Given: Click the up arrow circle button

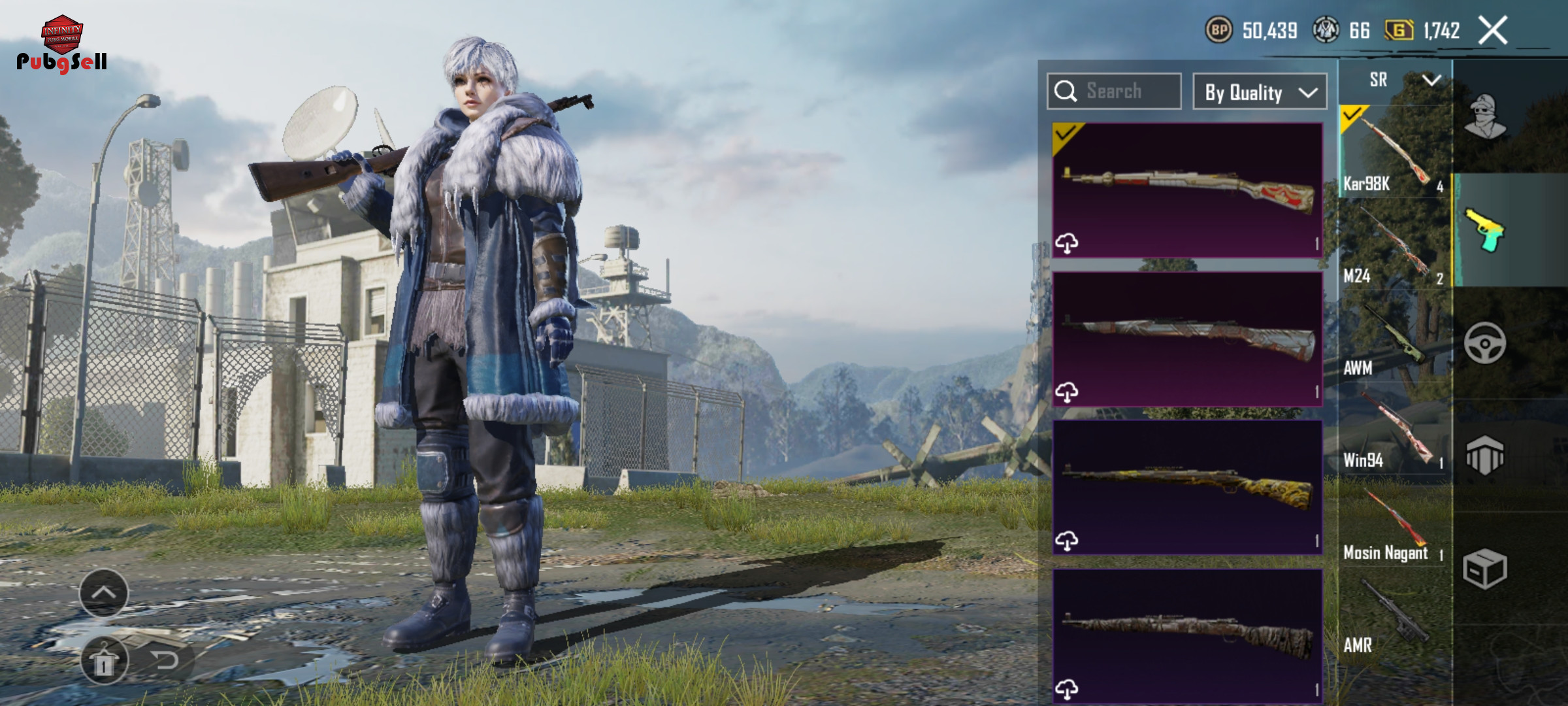Looking at the screenshot, I should click(104, 593).
